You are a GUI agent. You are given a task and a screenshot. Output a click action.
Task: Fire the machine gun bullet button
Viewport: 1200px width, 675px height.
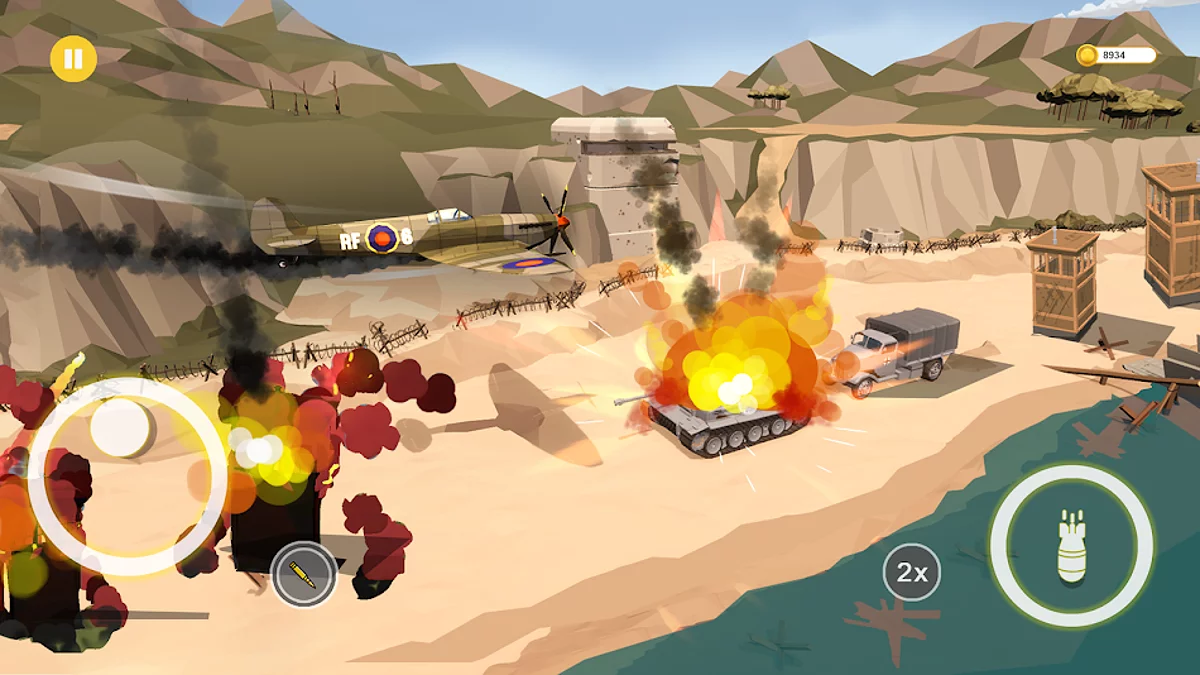pyautogui.click(x=303, y=574)
